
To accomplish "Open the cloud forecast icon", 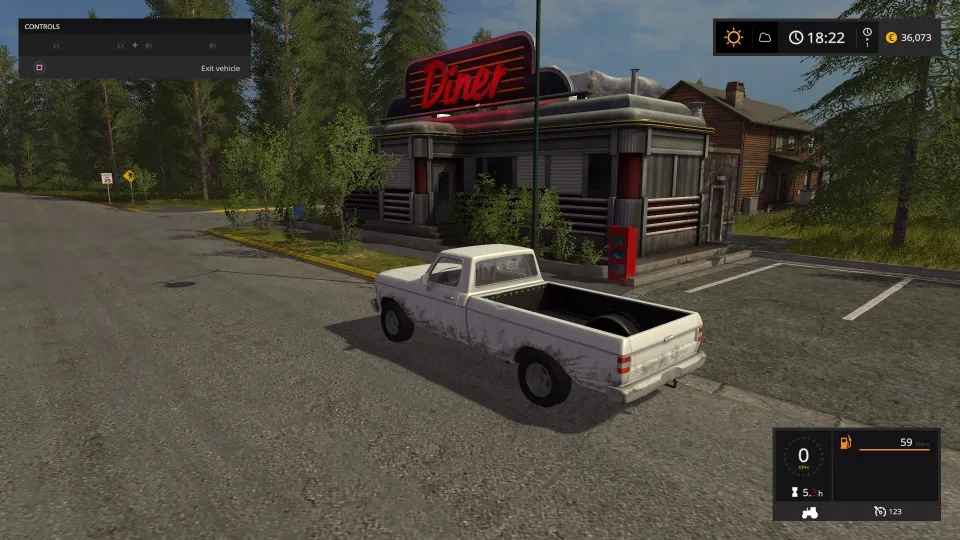I will pos(764,38).
